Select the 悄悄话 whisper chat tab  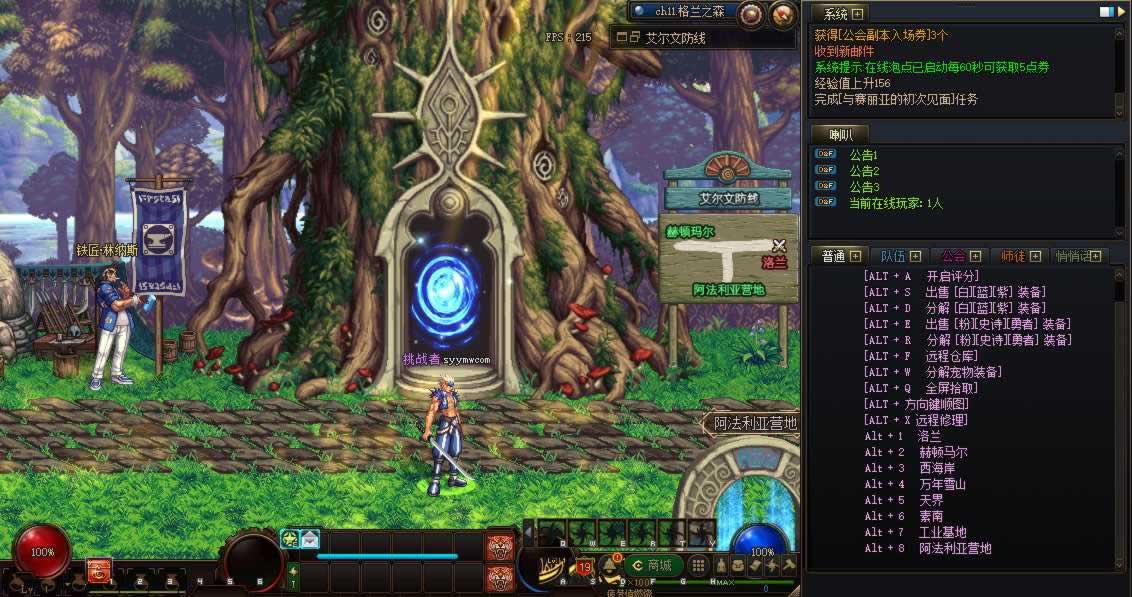1078,256
